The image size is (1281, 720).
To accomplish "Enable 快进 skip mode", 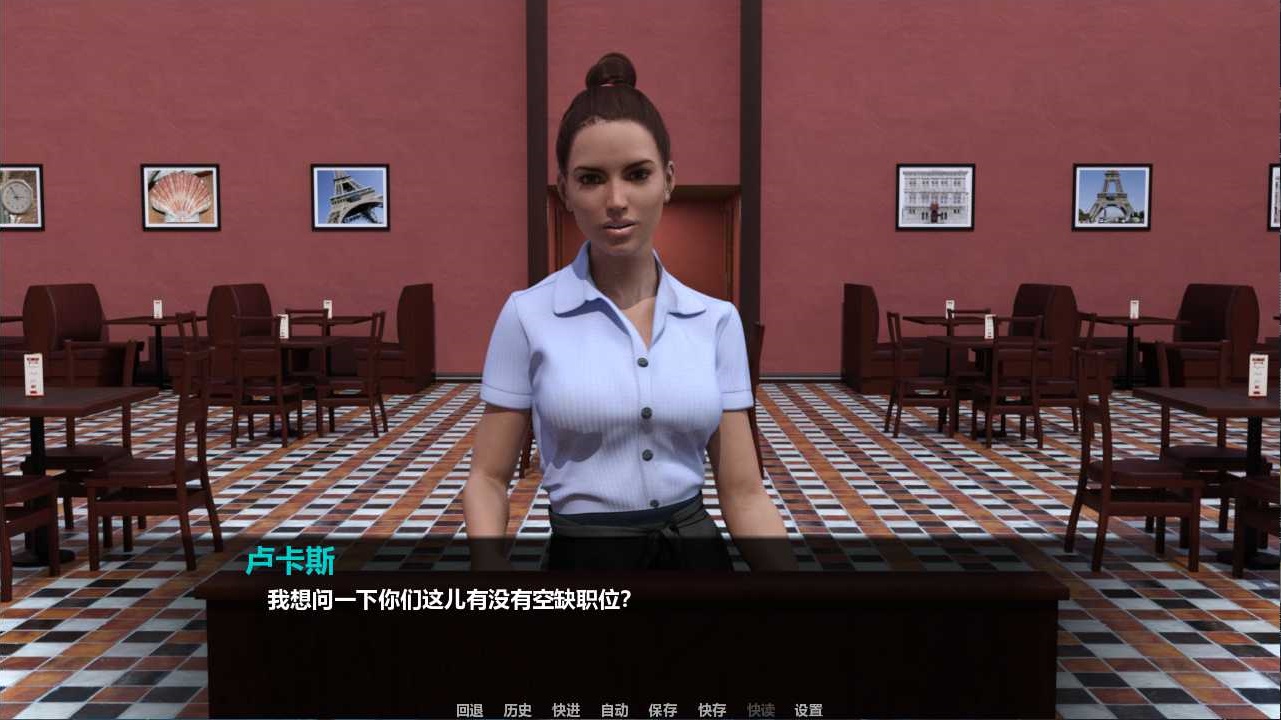I will 565,710.
